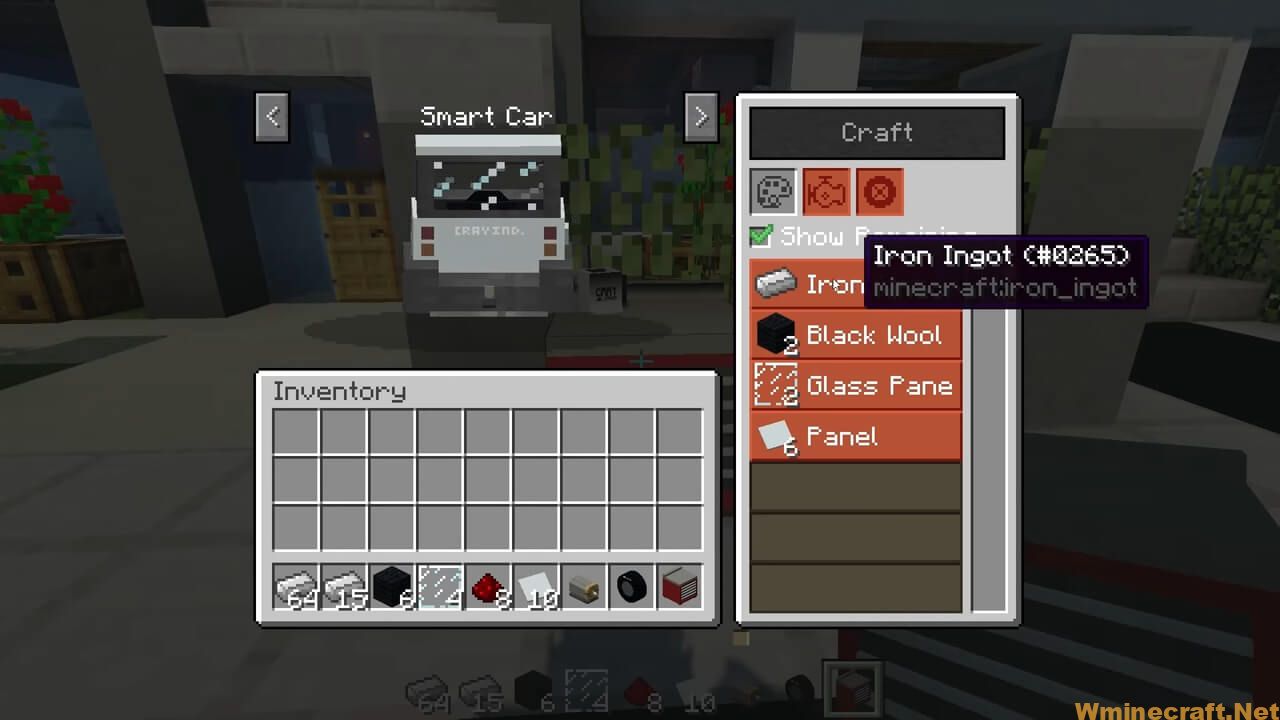Image resolution: width=1280 pixels, height=720 pixels.
Task: Click the iron ingot recipe icon
Action: (x=777, y=284)
